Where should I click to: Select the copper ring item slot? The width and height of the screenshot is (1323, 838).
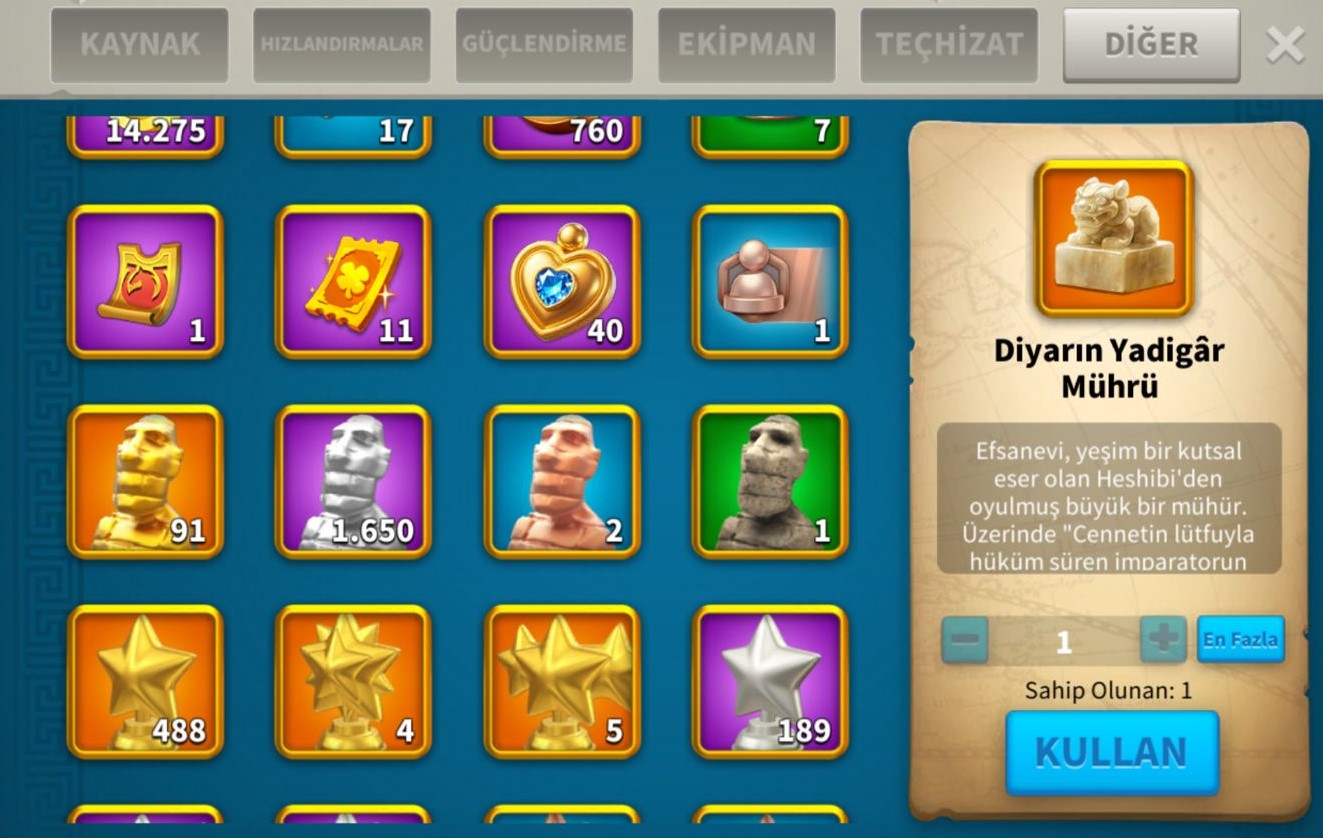pyautogui.click(x=769, y=281)
